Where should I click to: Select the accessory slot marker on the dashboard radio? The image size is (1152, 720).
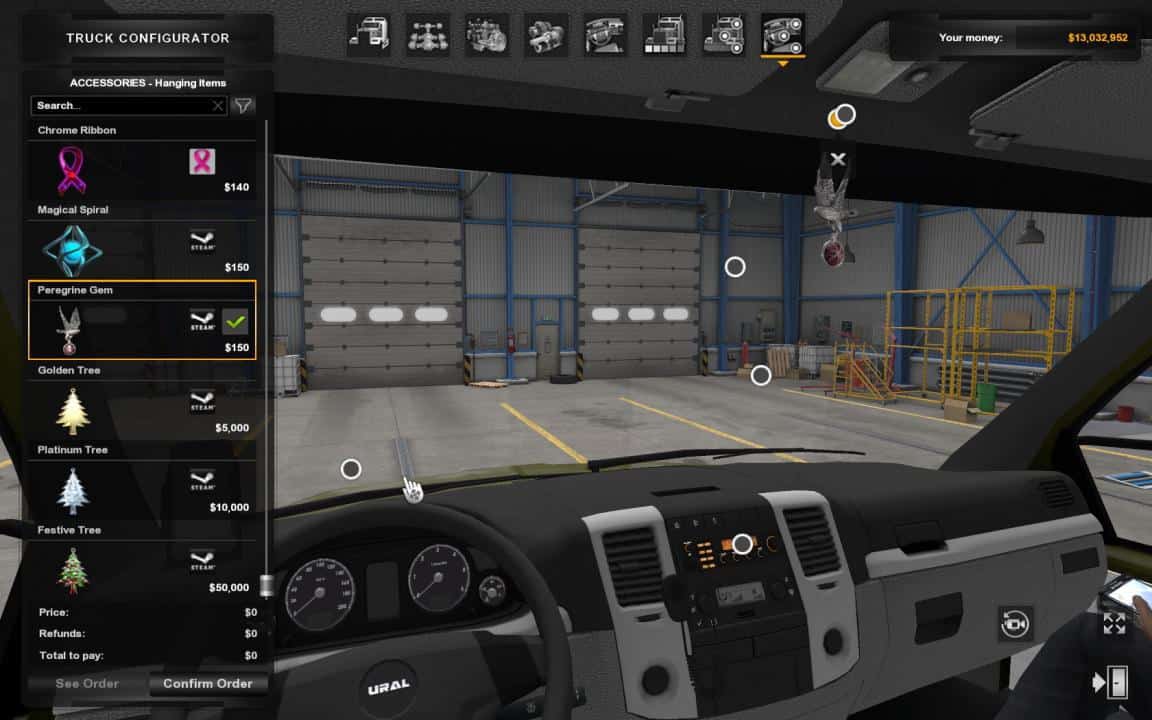coord(742,544)
